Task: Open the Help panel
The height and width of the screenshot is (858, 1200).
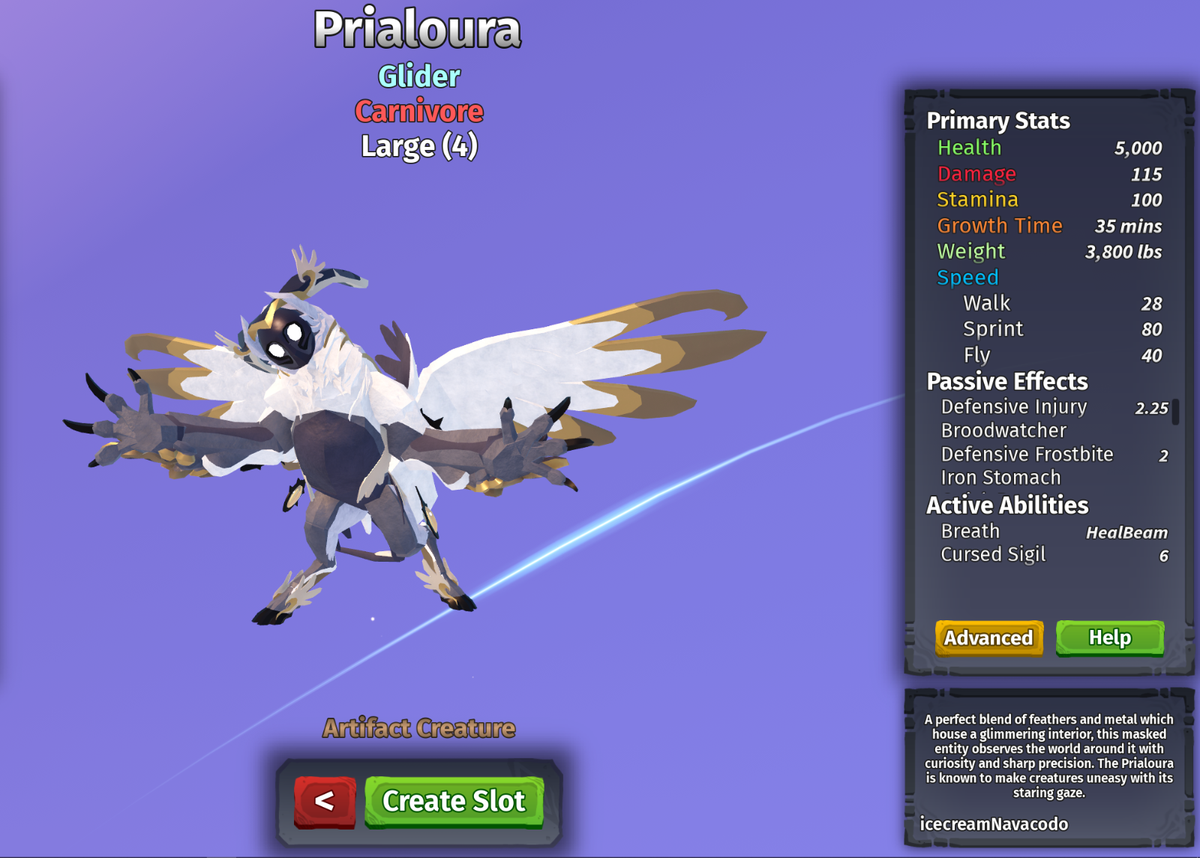Action: (x=1109, y=638)
